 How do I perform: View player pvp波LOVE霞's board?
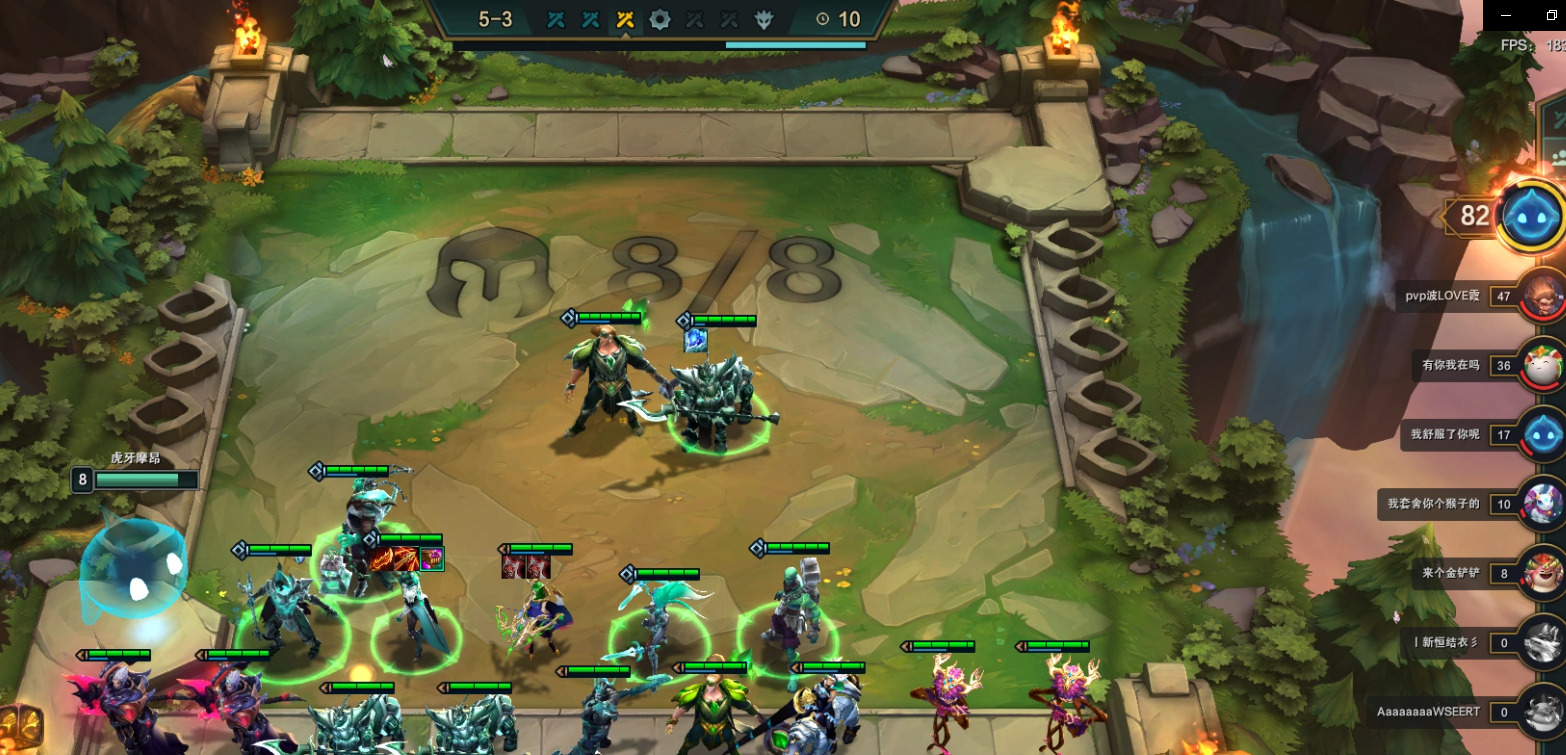(x=1542, y=296)
